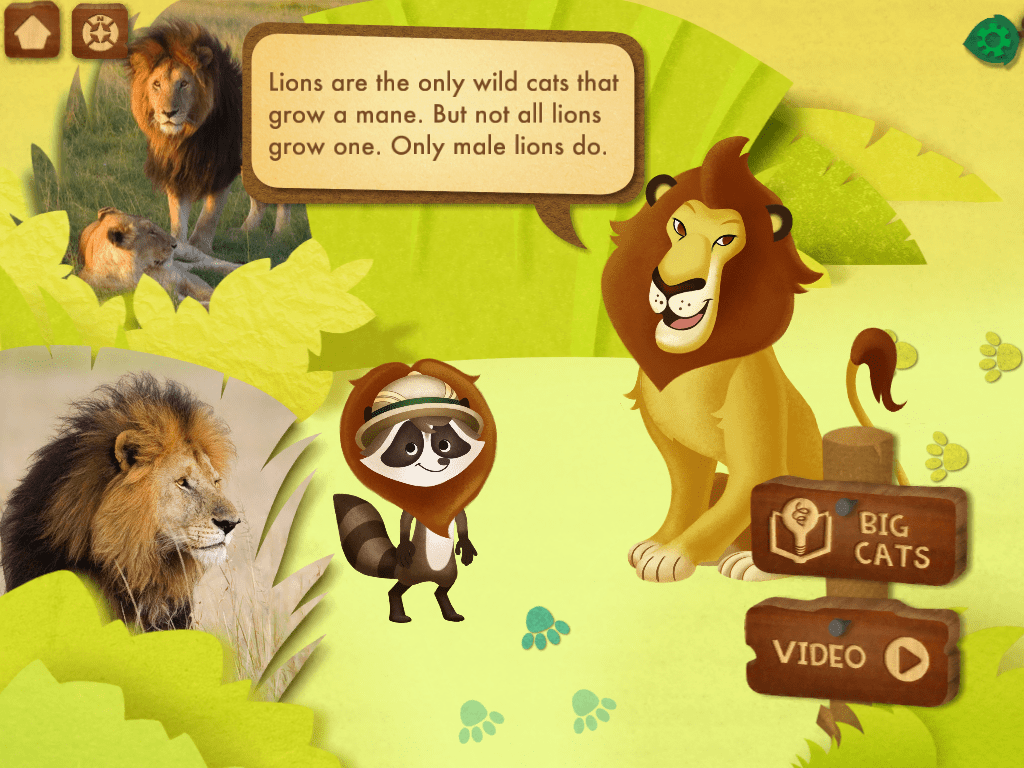Enlarge the close-up lion profile photo
Viewport: 1024px width, 768px height.
coord(130,490)
